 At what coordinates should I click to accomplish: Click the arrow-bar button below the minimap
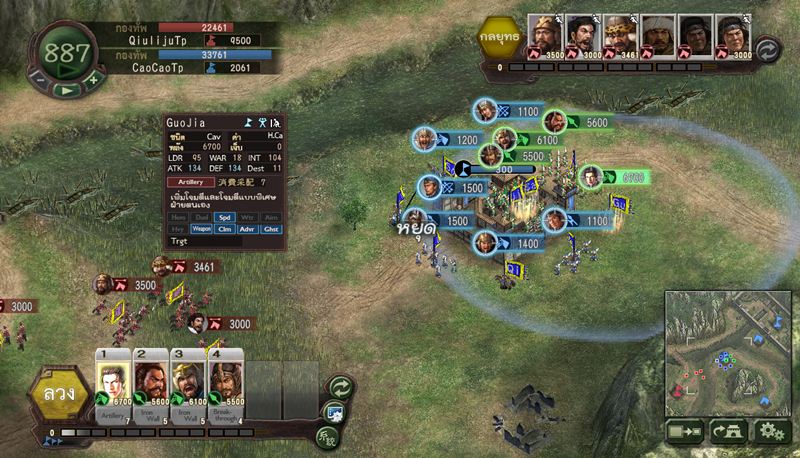685,432
